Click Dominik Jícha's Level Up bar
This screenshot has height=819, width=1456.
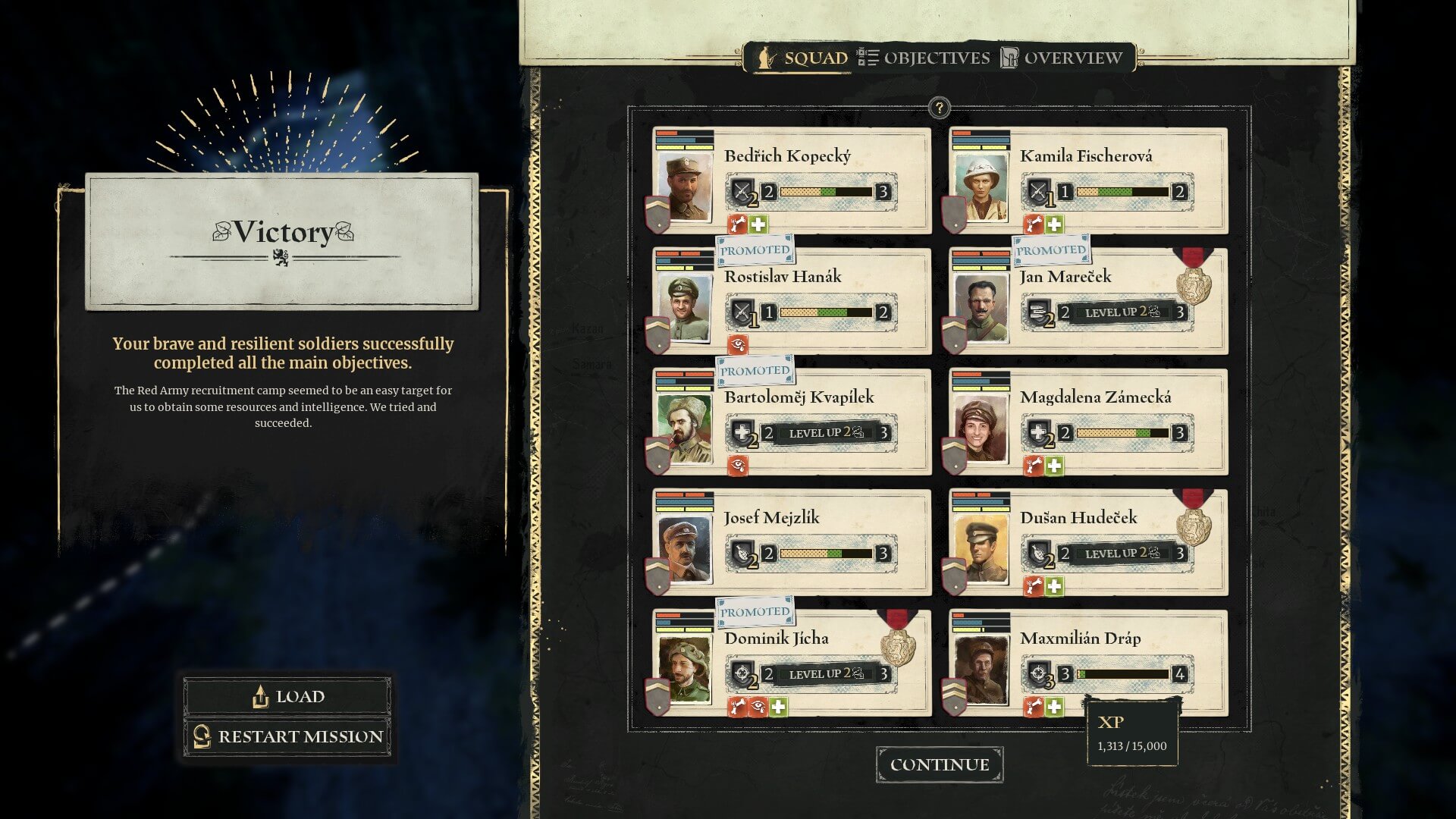tap(827, 674)
